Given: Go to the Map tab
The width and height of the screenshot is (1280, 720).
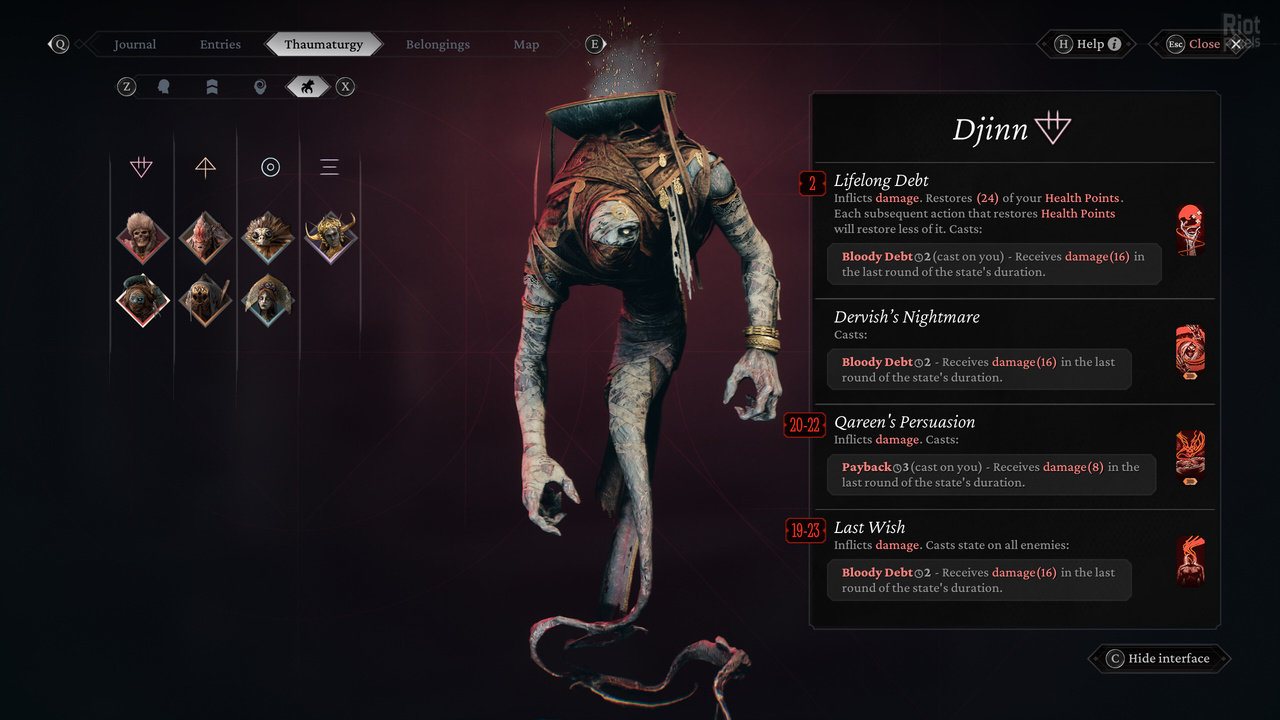Looking at the screenshot, I should [526, 44].
